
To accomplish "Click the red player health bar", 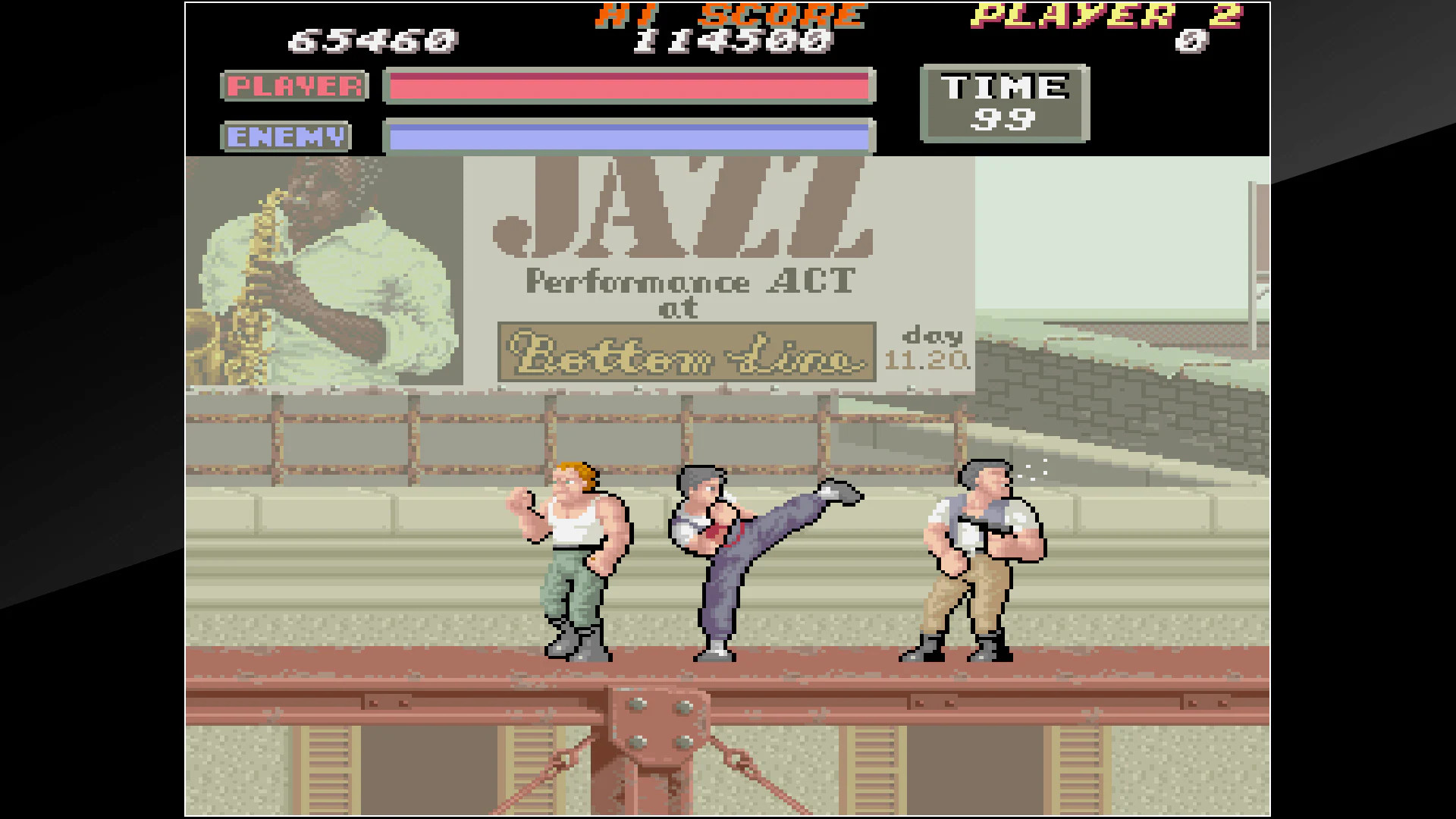I will click(x=629, y=86).
